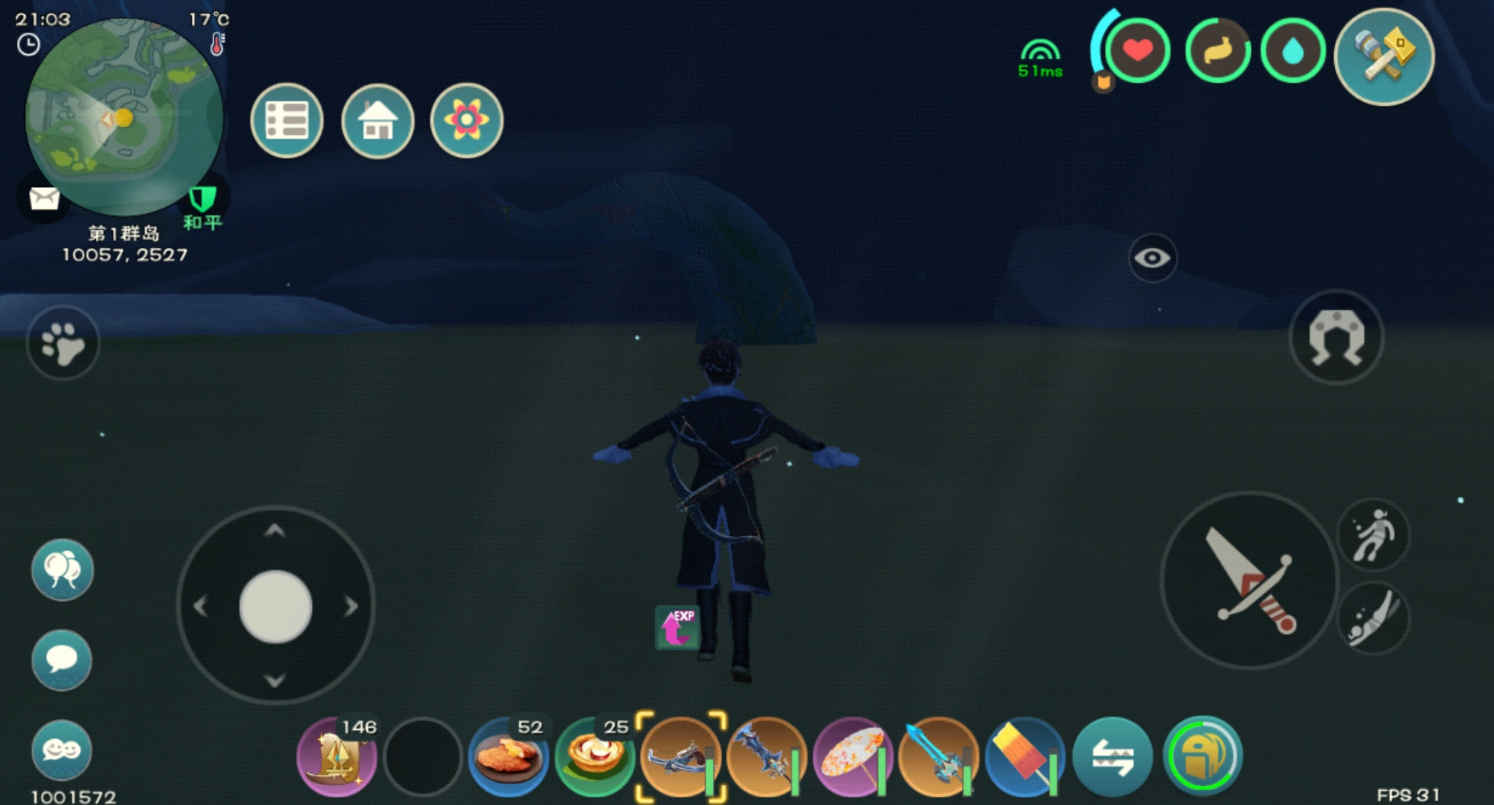Open the circular minimap
Image resolution: width=1494 pixels, height=805 pixels.
click(x=124, y=117)
